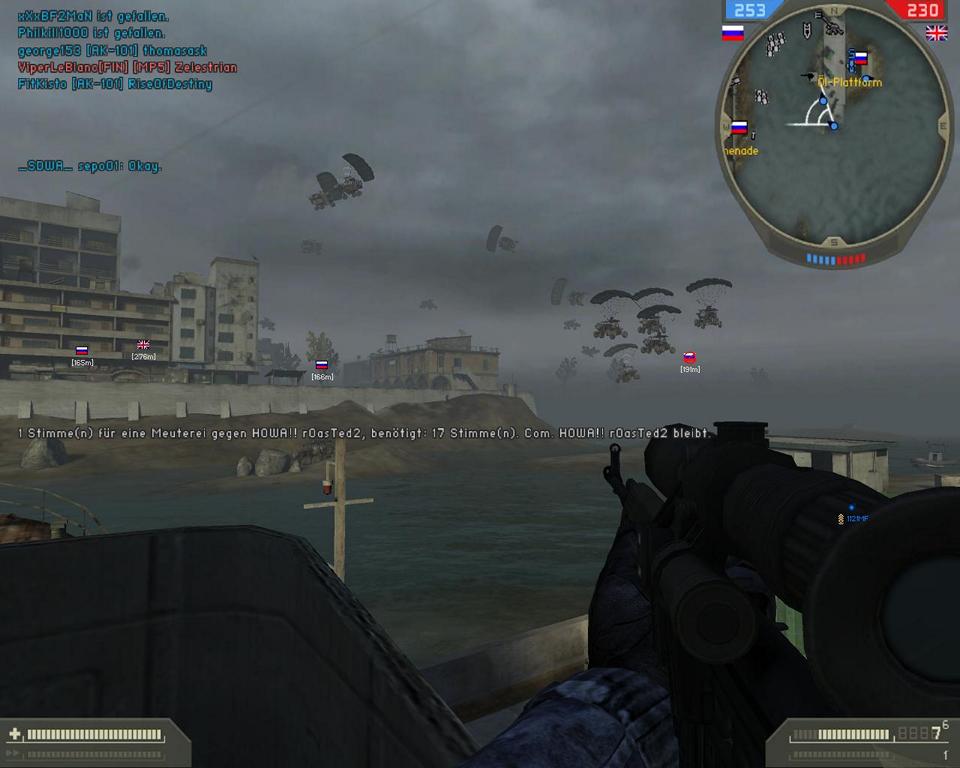This screenshot has width=960, height=768.
Task: Click the chat message from sepo01
Action: click(x=90, y=166)
